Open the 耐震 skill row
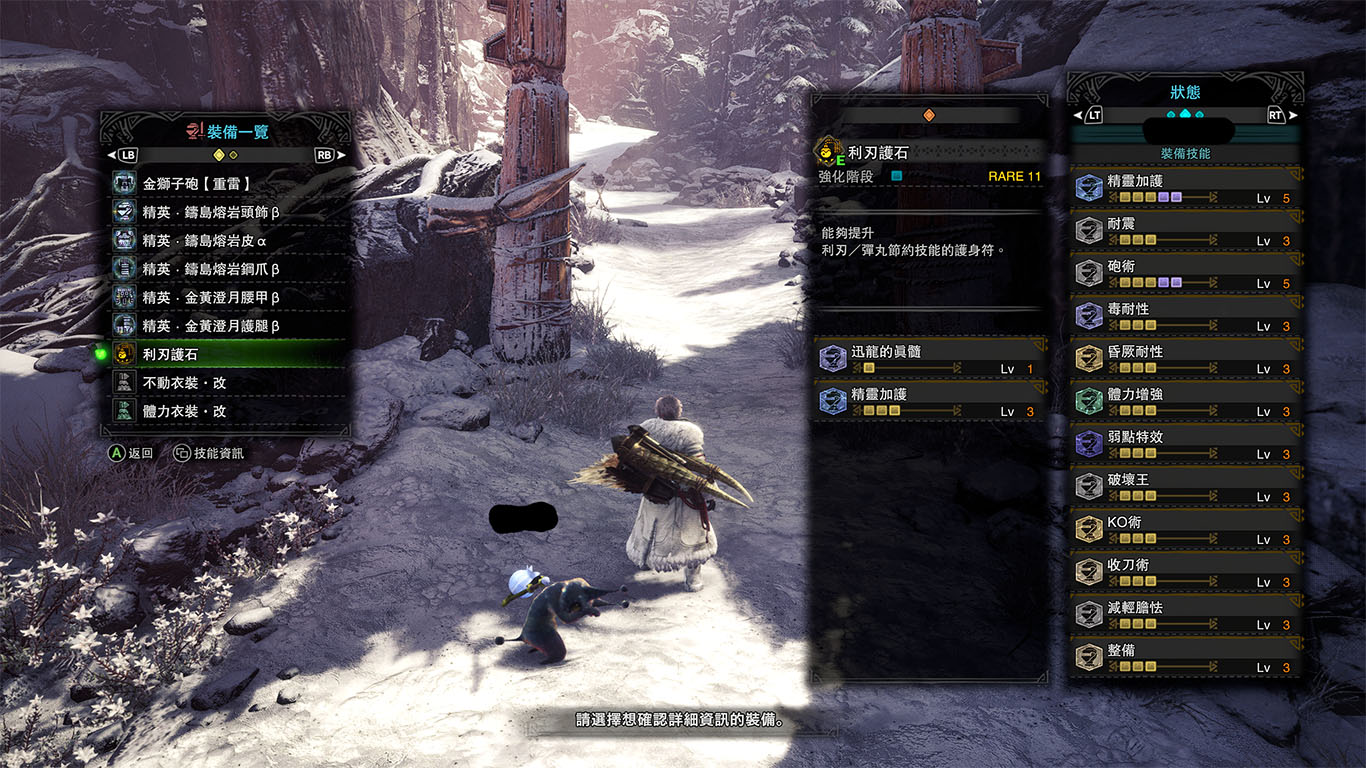Screen dimensions: 1366x768 [x=1186, y=232]
